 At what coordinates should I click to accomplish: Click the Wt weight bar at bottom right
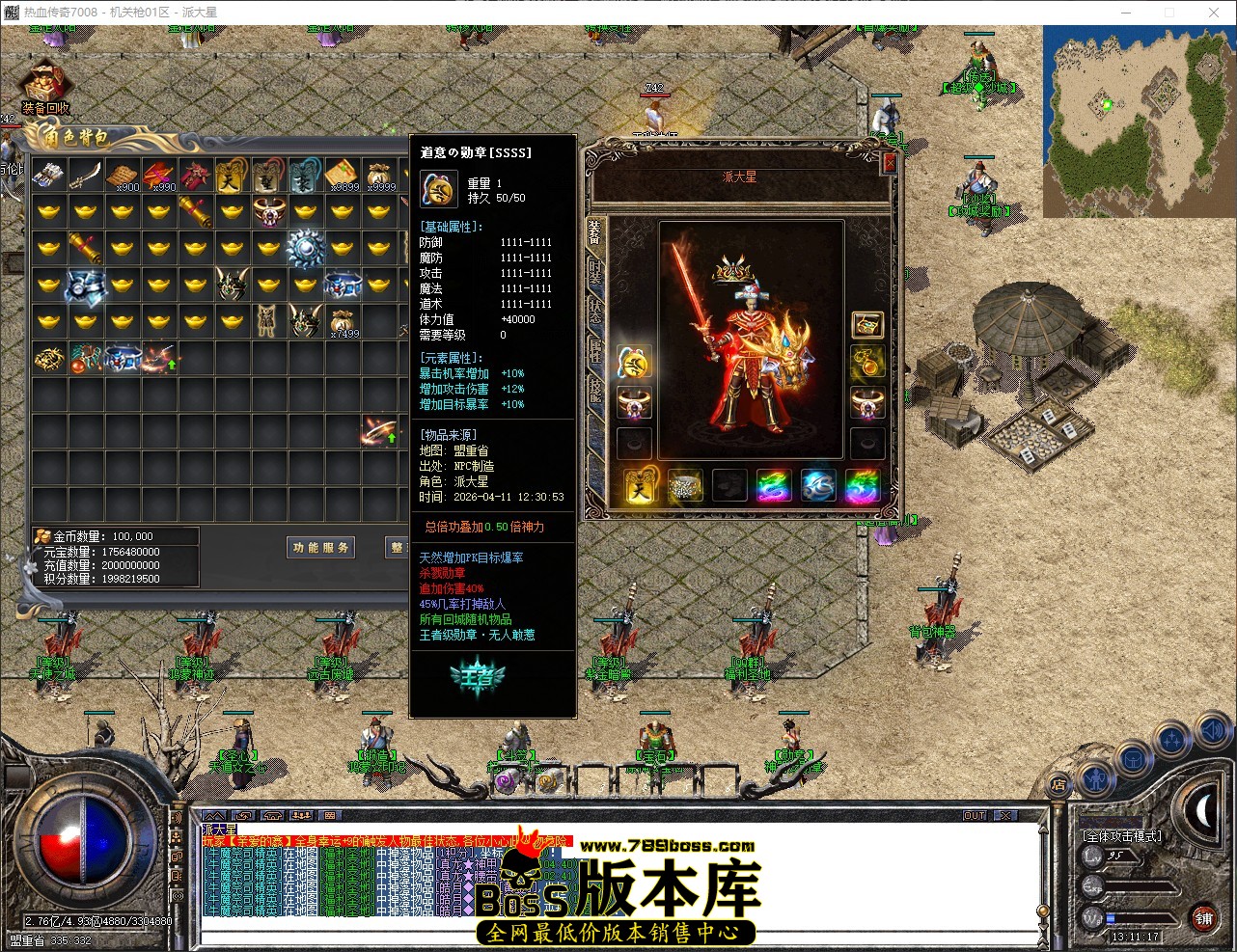pyautogui.click(x=1138, y=918)
